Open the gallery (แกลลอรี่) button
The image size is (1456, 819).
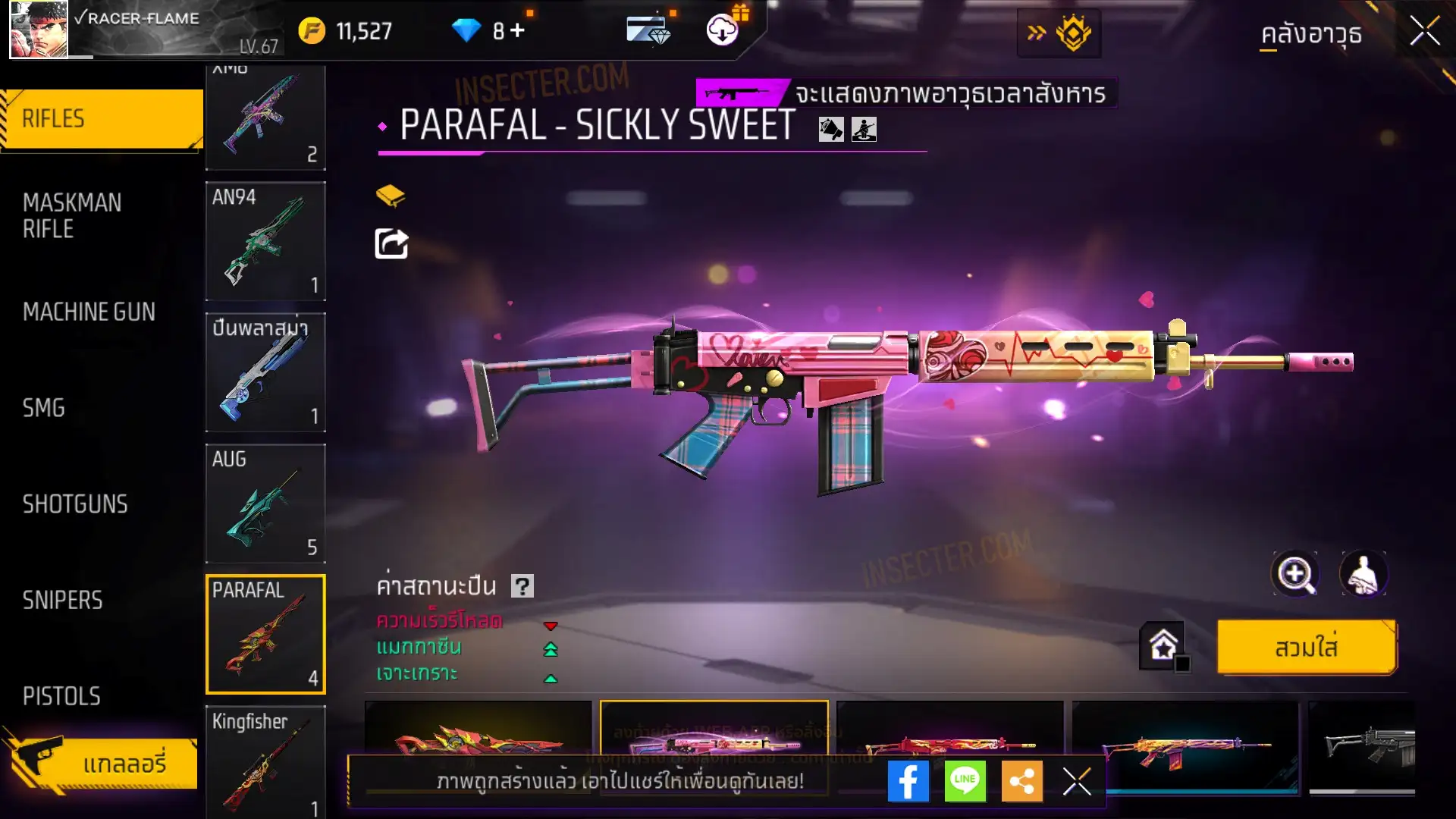pos(106,763)
